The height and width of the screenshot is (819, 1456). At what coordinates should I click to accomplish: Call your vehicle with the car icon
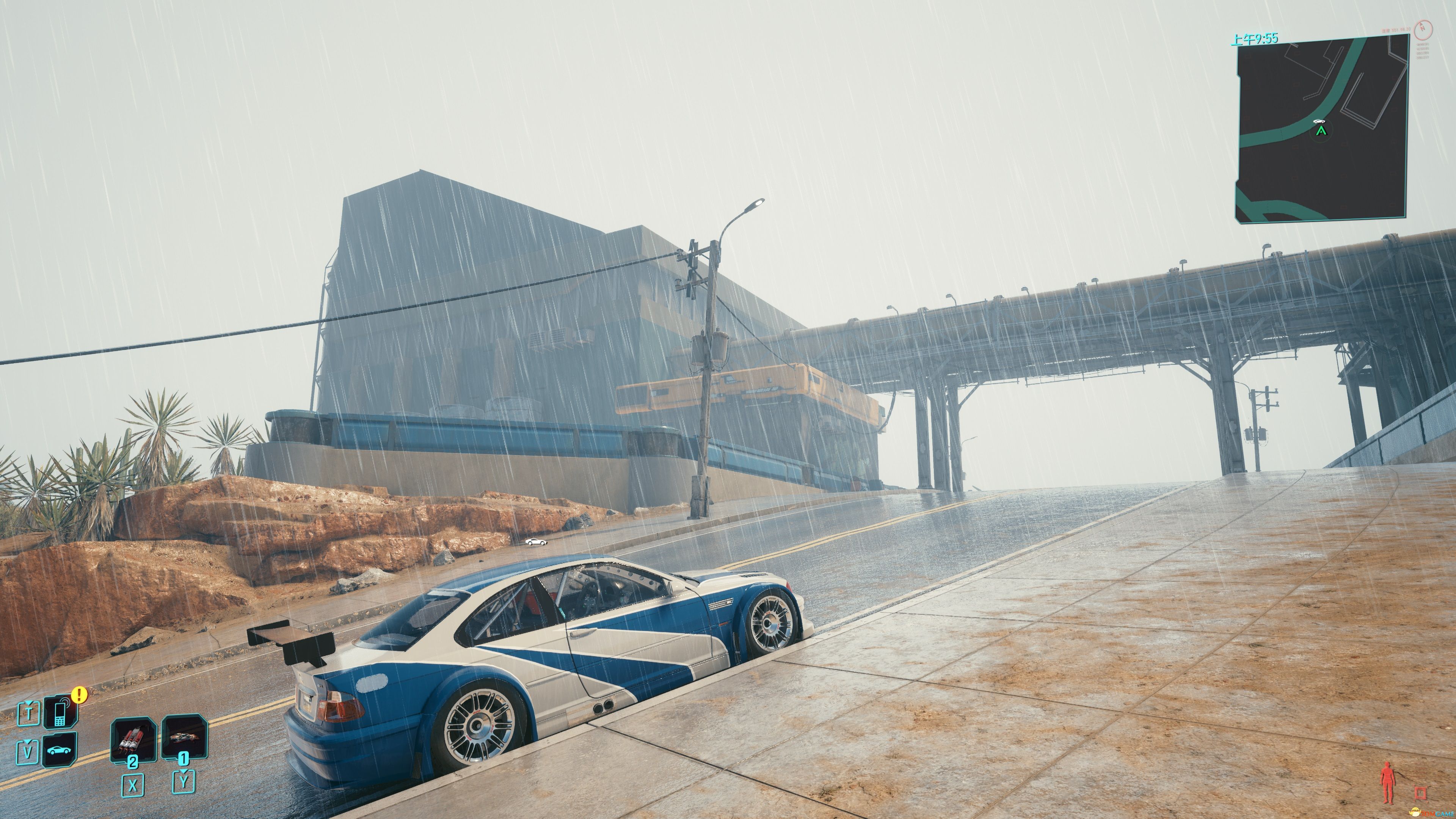[60, 750]
